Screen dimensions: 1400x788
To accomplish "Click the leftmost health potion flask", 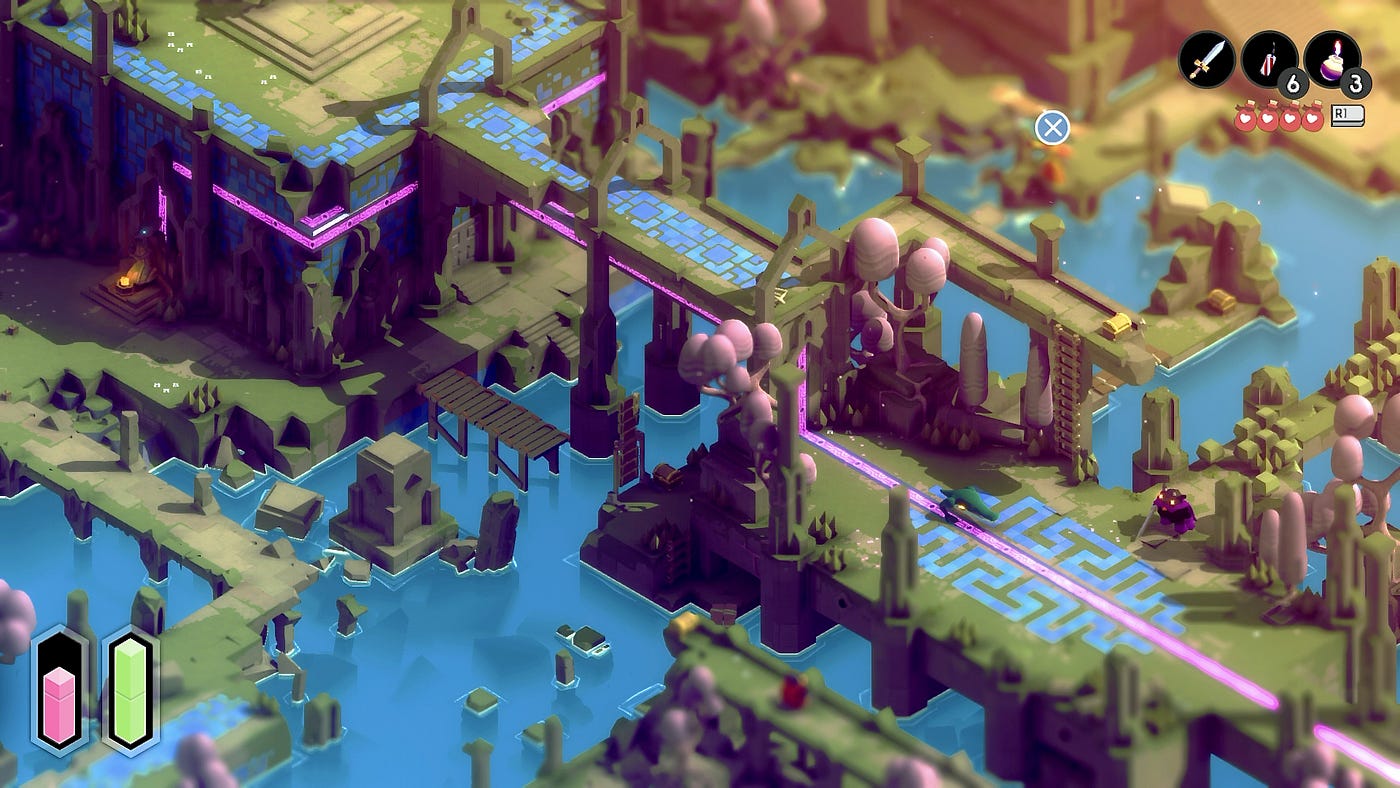I will (x=1245, y=116).
